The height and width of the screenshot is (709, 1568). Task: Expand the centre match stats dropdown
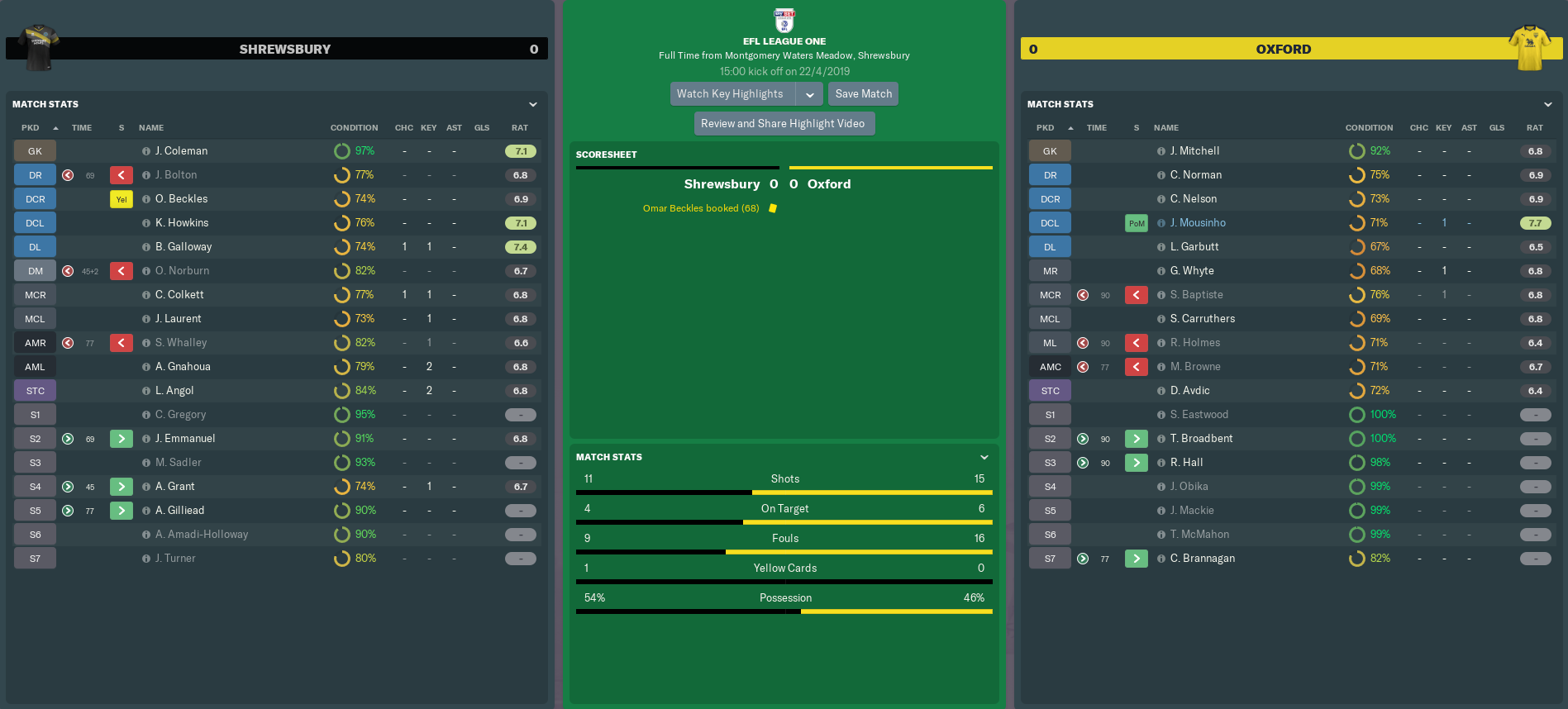(984, 457)
